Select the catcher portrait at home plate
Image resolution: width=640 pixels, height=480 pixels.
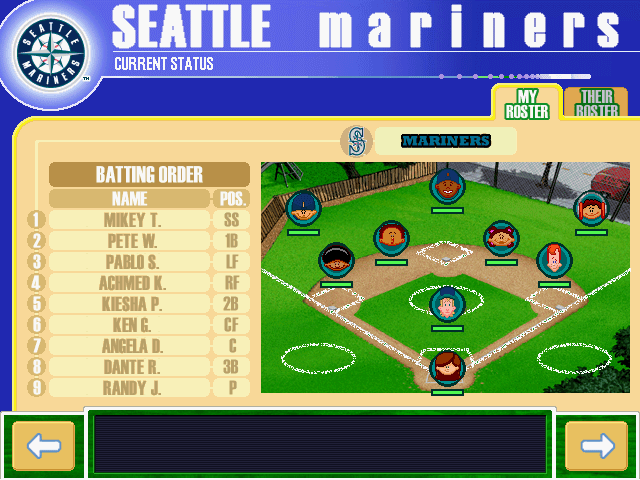pyautogui.click(x=447, y=367)
